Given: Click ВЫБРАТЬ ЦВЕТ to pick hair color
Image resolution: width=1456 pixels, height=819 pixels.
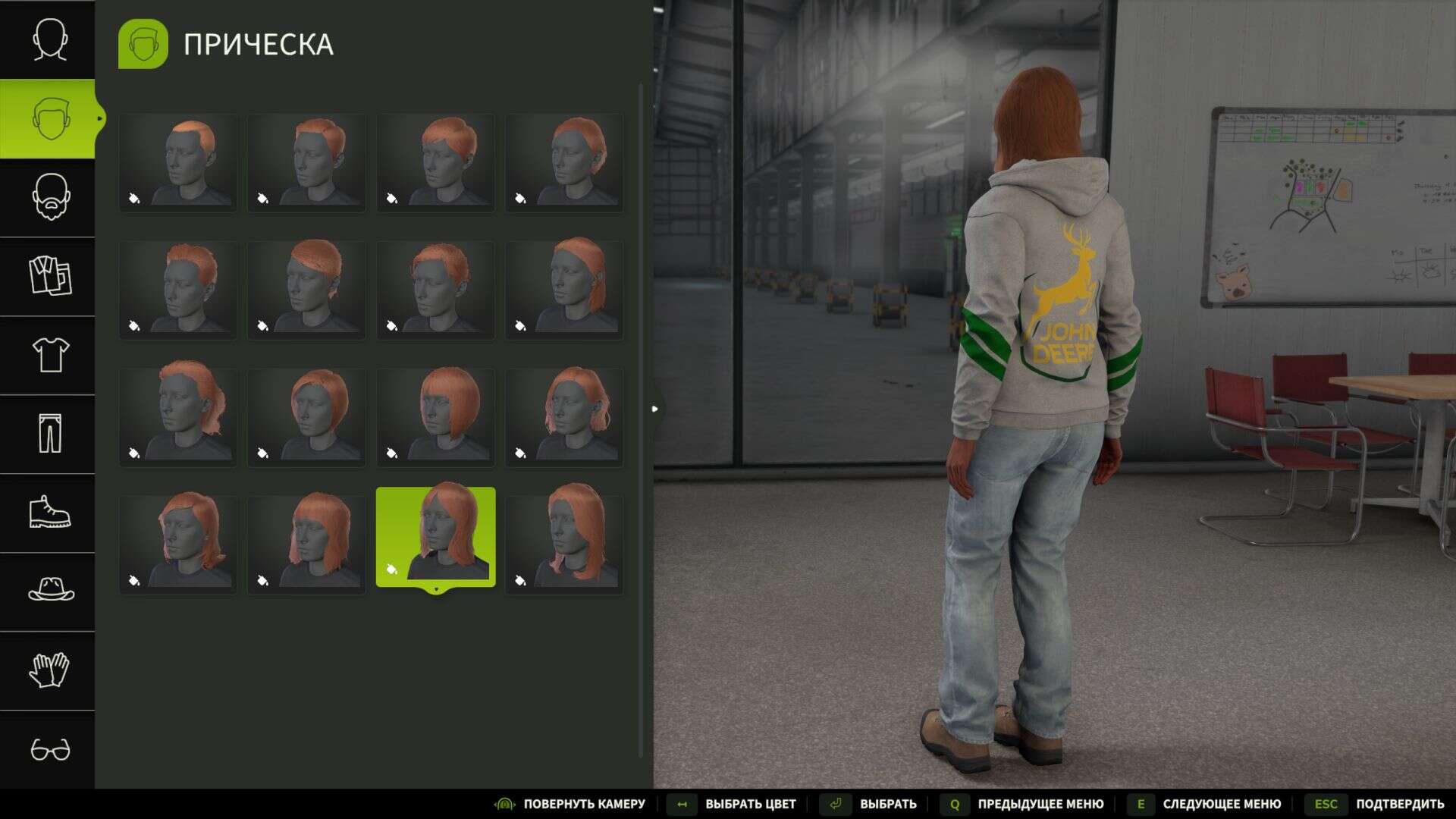Looking at the screenshot, I should click(x=751, y=803).
